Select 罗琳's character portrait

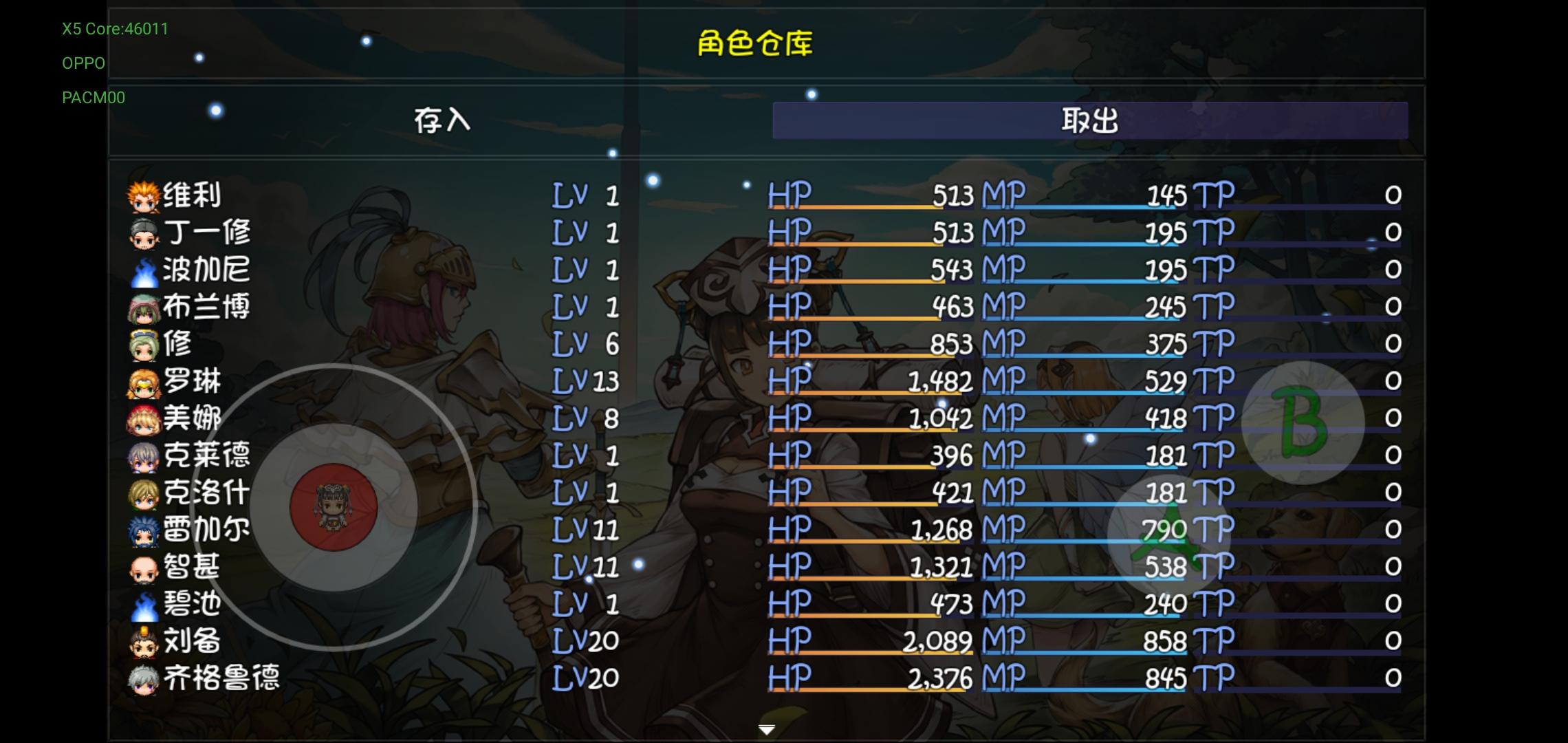142,381
